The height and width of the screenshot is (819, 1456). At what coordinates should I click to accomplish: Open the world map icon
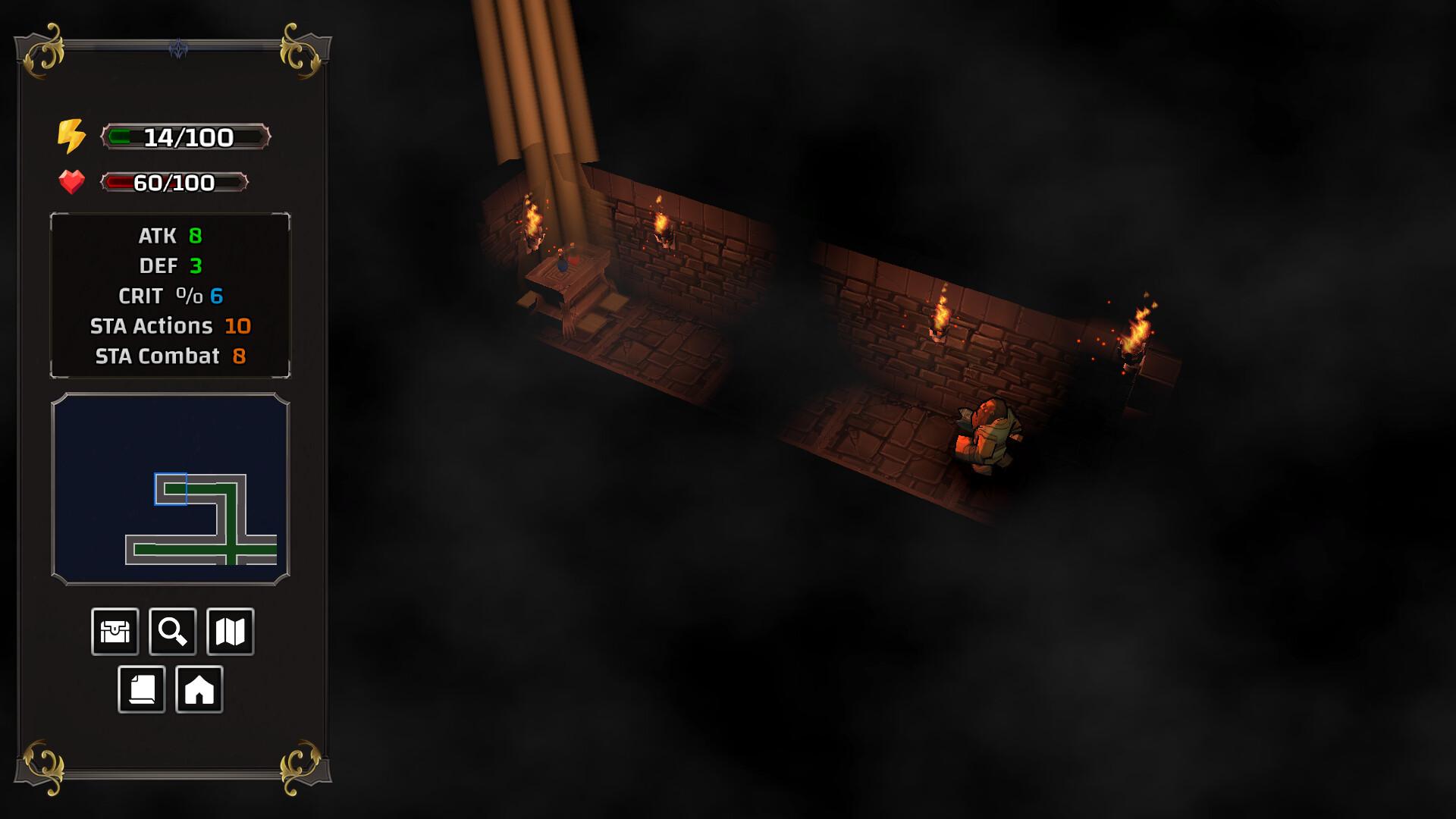(x=231, y=631)
